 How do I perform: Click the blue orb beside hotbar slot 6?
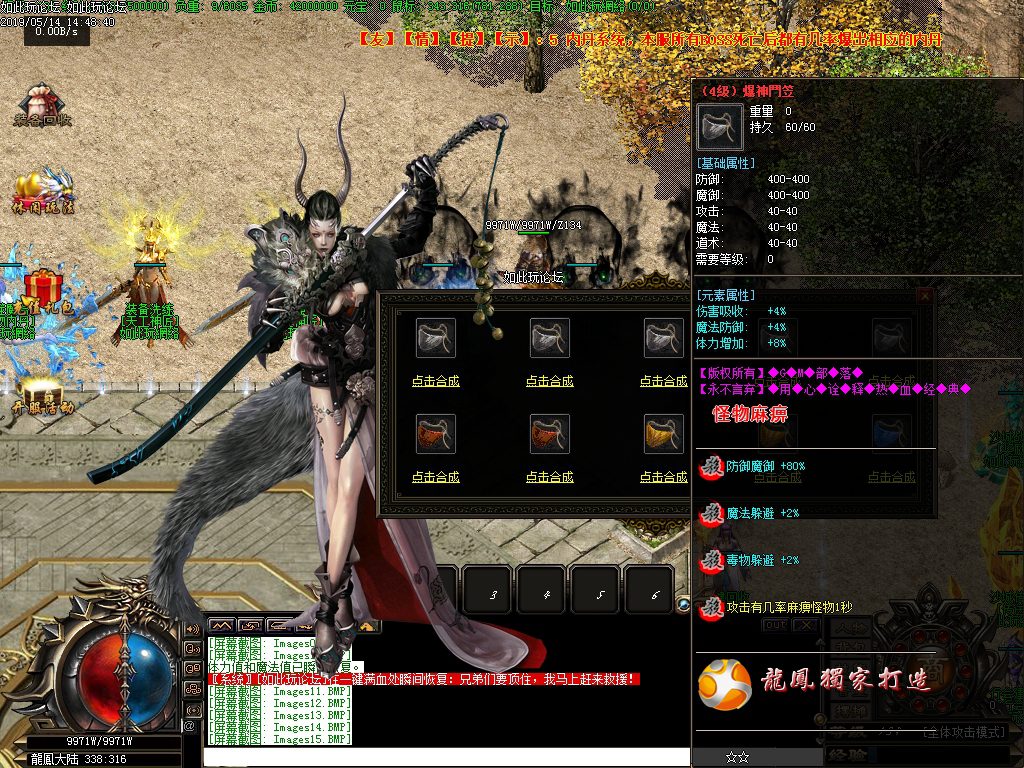(683, 604)
